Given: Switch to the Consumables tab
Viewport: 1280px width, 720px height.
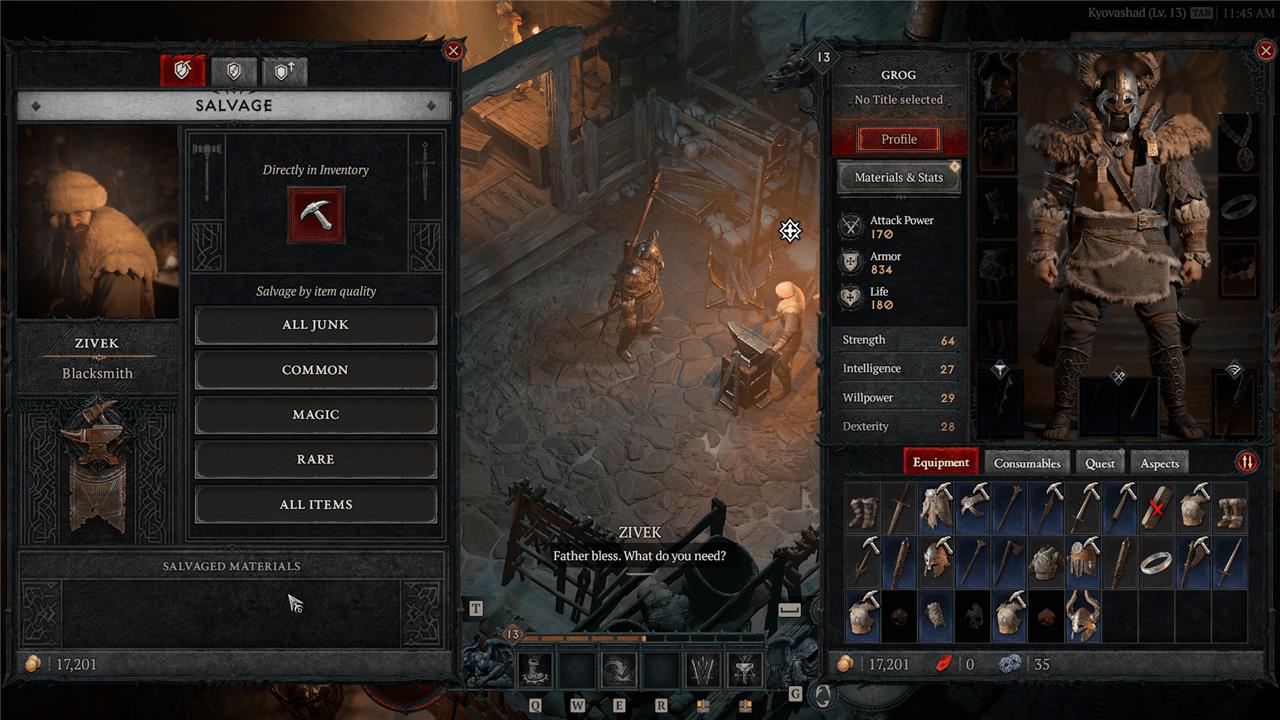Looking at the screenshot, I should 1026,463.
